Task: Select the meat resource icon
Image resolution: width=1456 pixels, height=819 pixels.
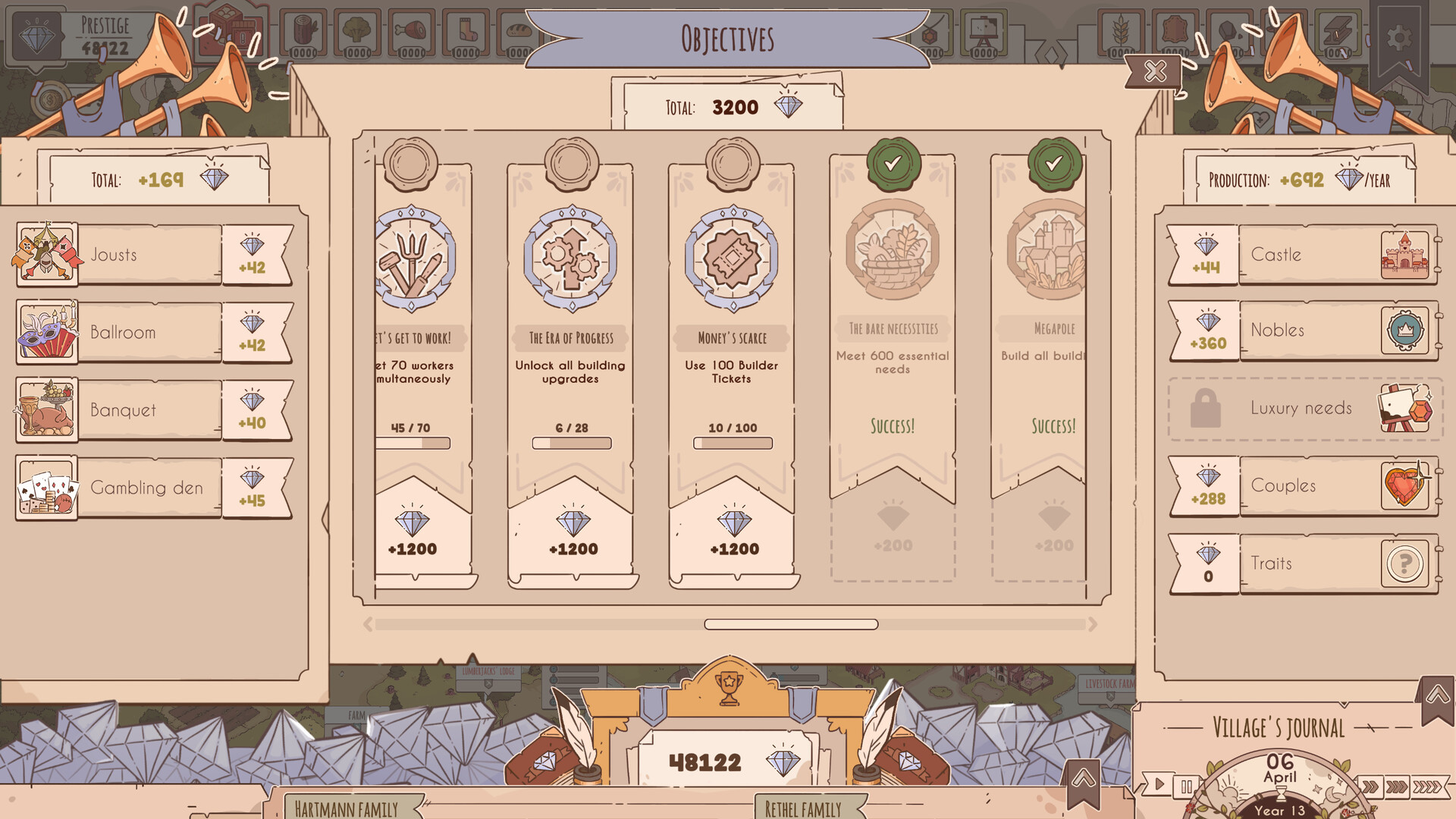Action: point(412,30)
